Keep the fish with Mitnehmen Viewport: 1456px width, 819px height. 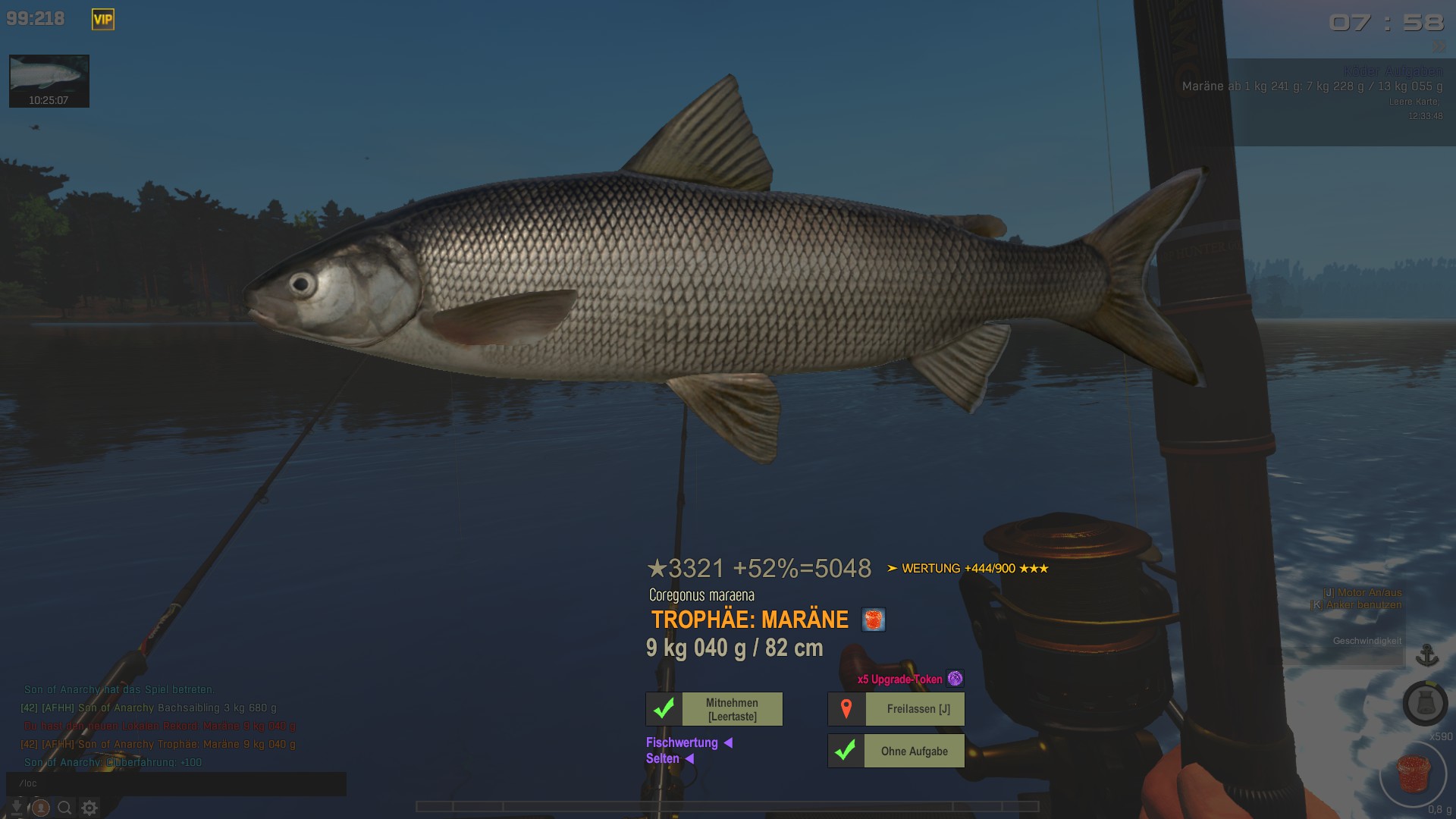[x=714, y=709]
